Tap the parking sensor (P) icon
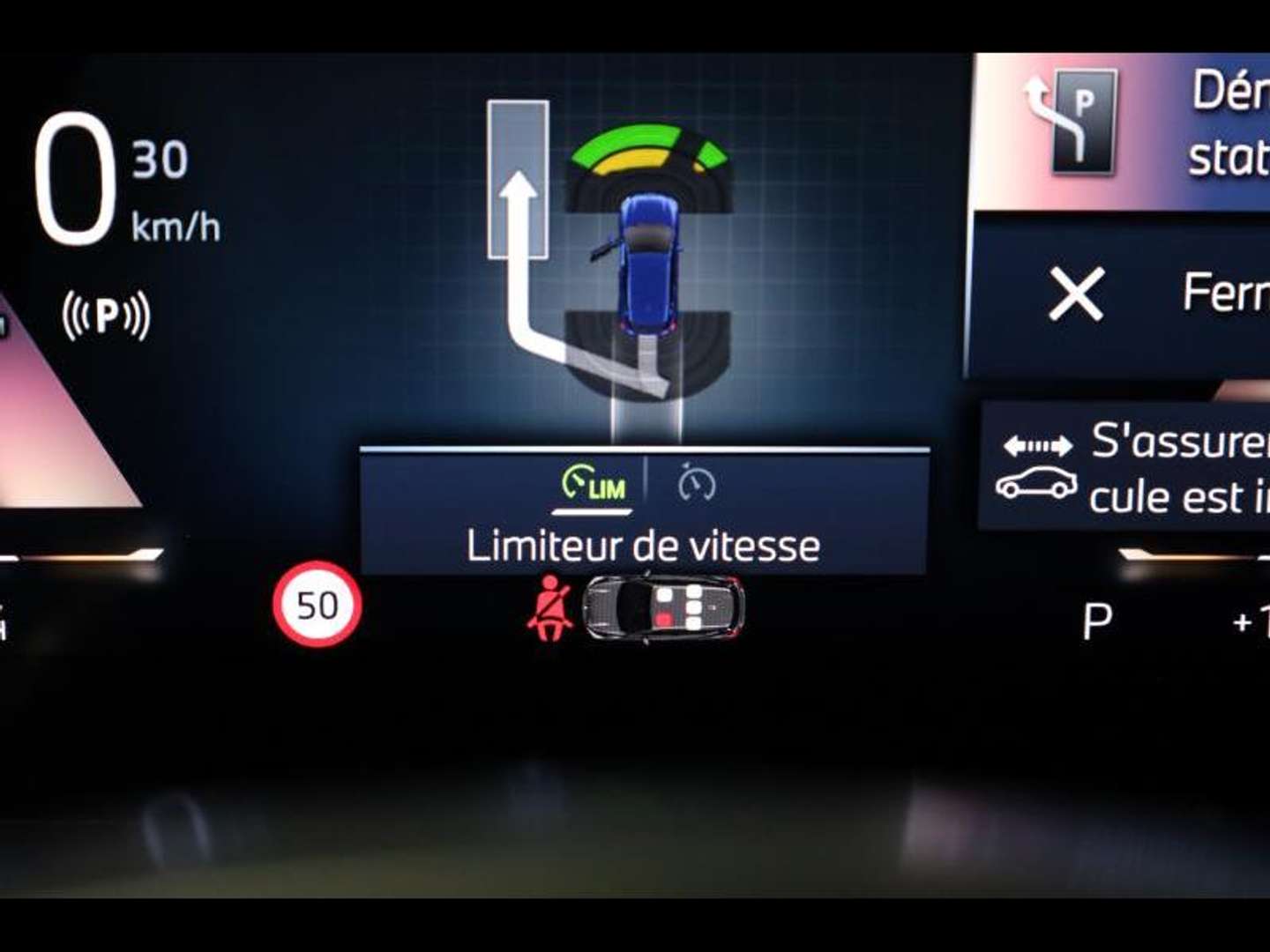 coord(106,316)
